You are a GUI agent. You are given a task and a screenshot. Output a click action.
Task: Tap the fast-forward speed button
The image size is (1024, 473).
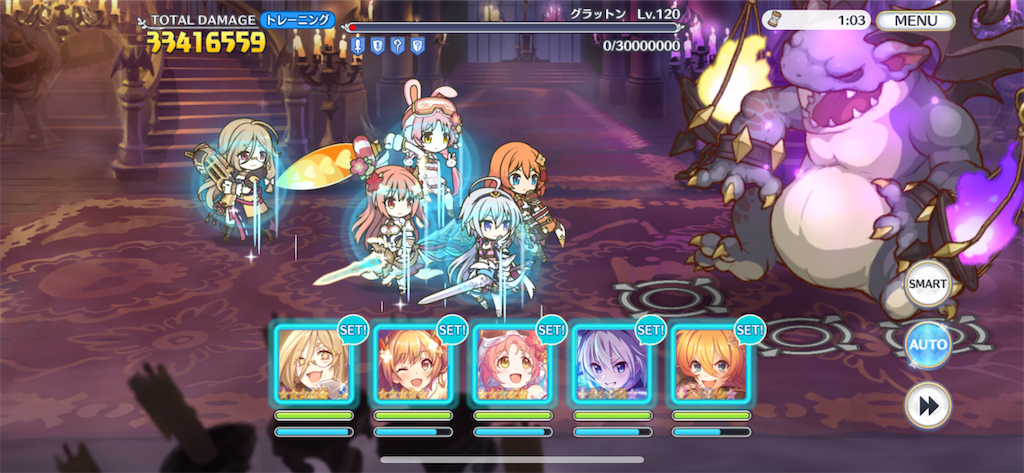click(x=927, y=404)
